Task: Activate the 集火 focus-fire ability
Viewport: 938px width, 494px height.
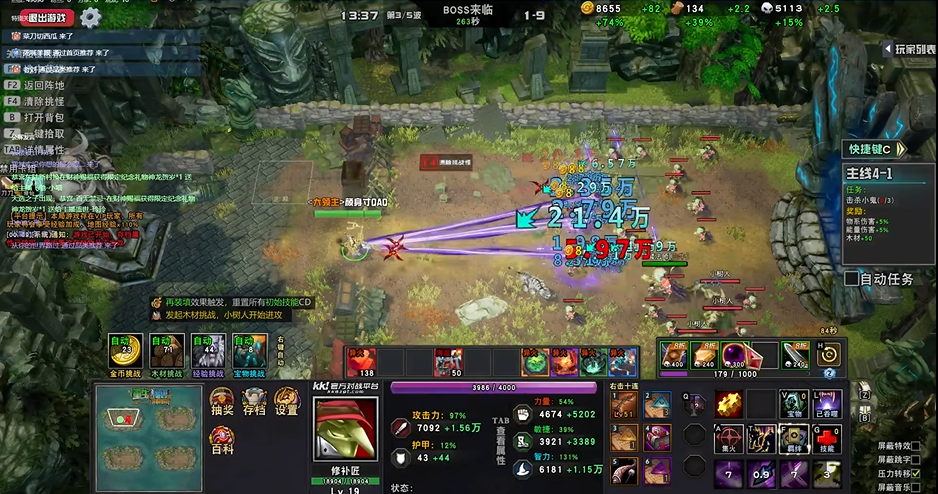Action: coord(727,437)
